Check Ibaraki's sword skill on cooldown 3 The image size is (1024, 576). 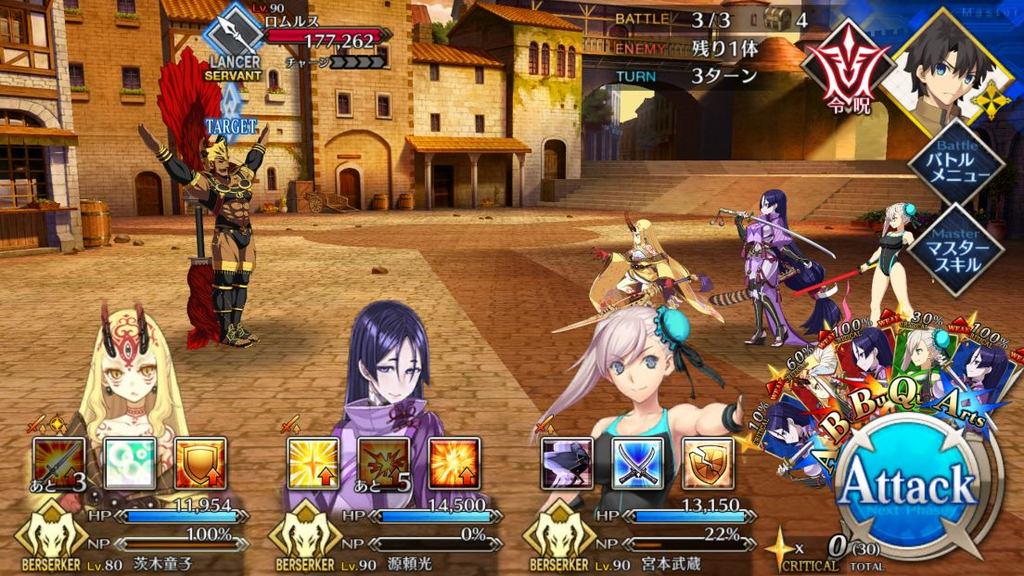pos(59,464)
